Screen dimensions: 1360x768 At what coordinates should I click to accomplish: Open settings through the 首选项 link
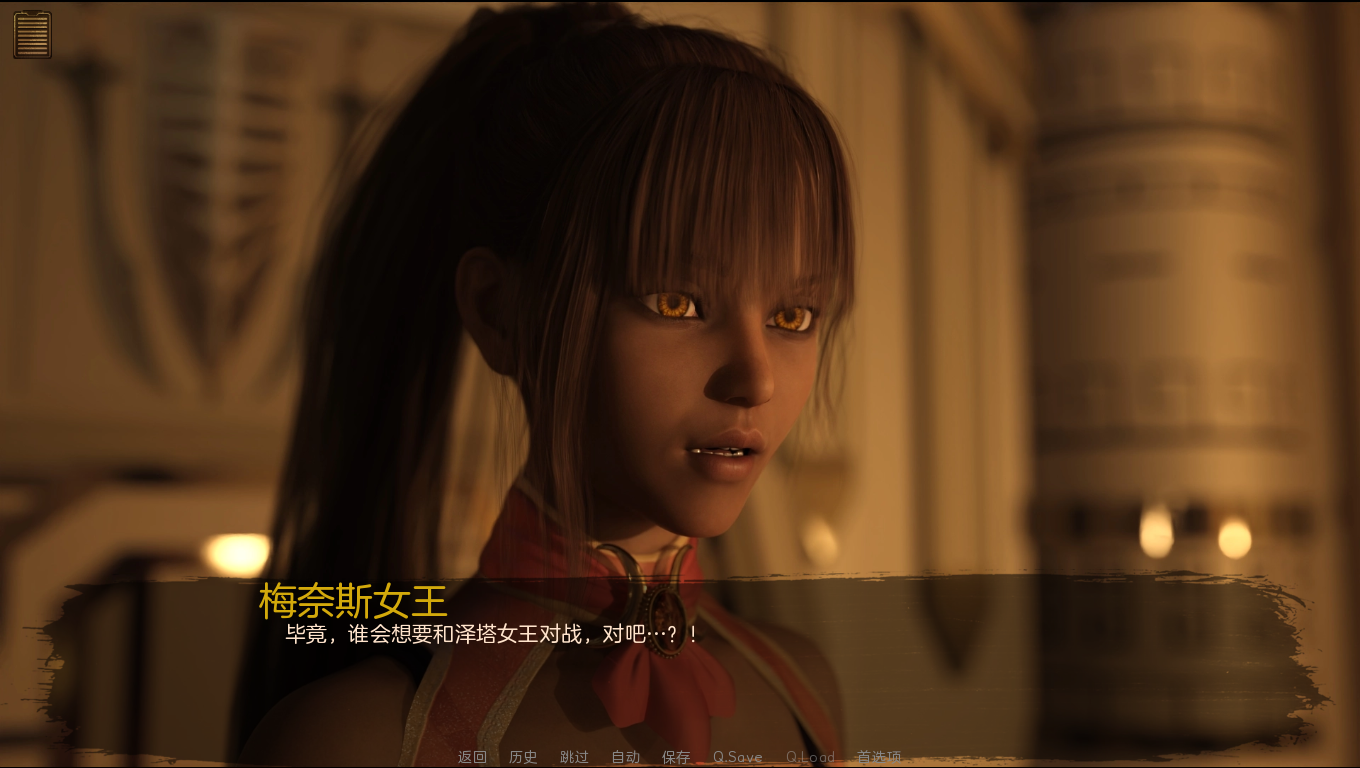point(880,757)
